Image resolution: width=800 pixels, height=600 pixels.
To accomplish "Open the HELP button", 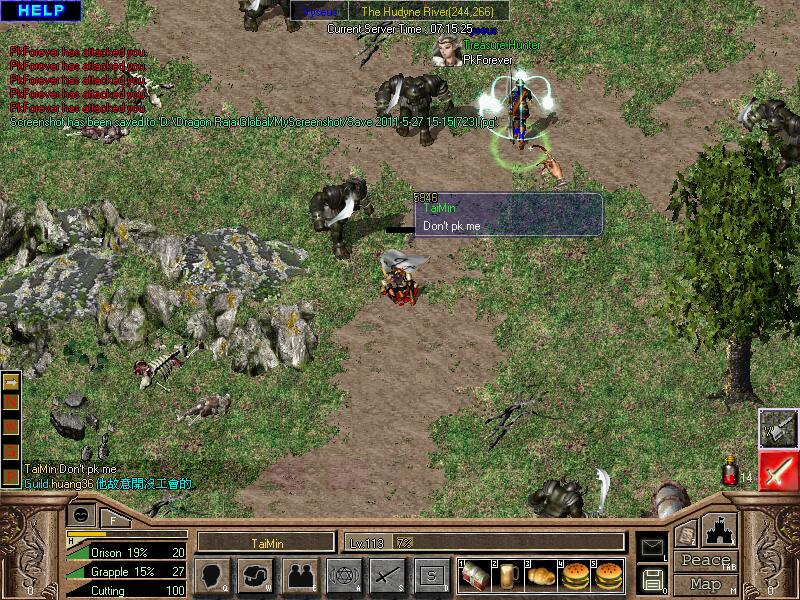I will (x=41, y=11).
